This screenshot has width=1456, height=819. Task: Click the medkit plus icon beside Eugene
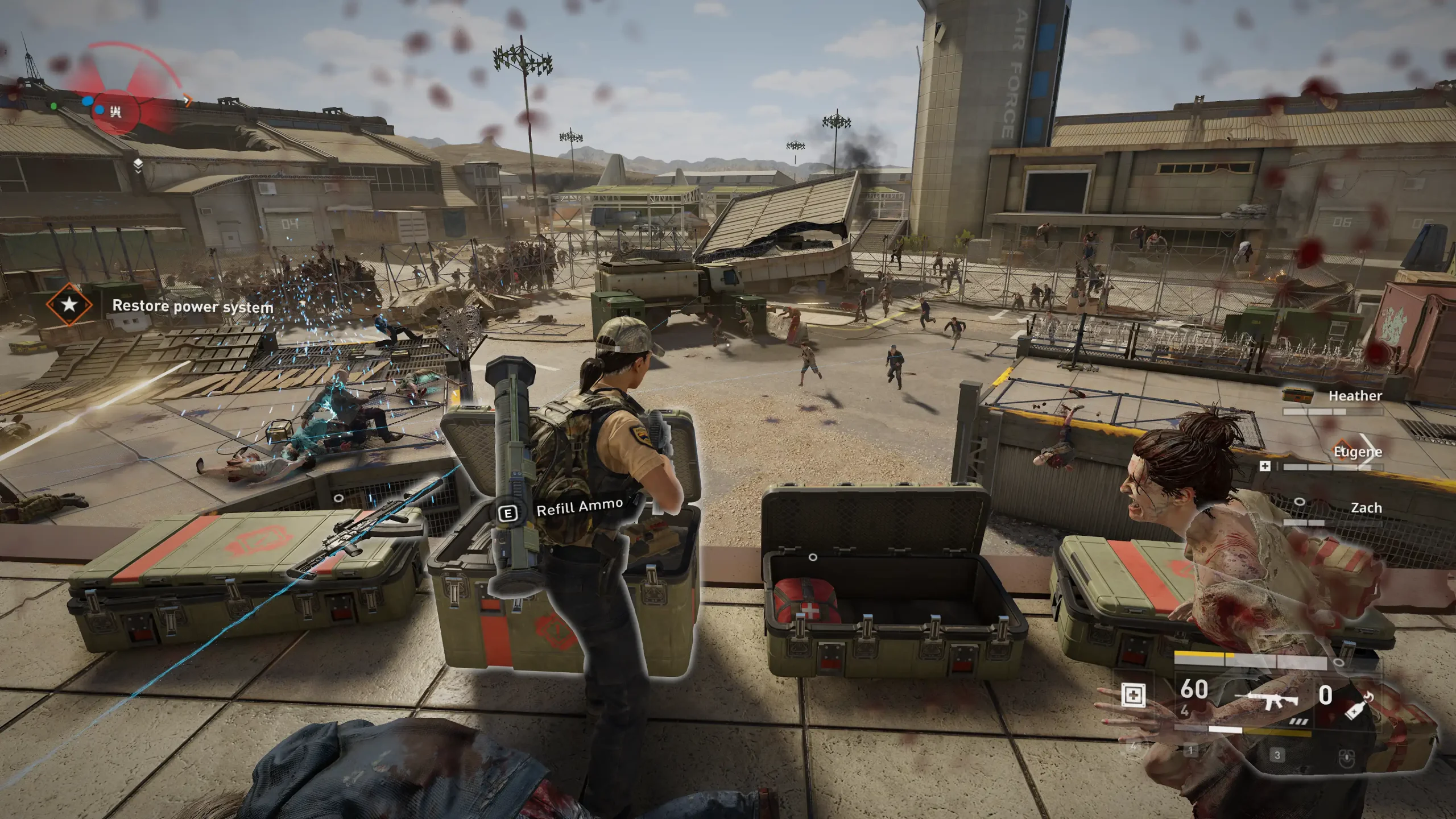pyautogui.click(x=1265, y=466)
